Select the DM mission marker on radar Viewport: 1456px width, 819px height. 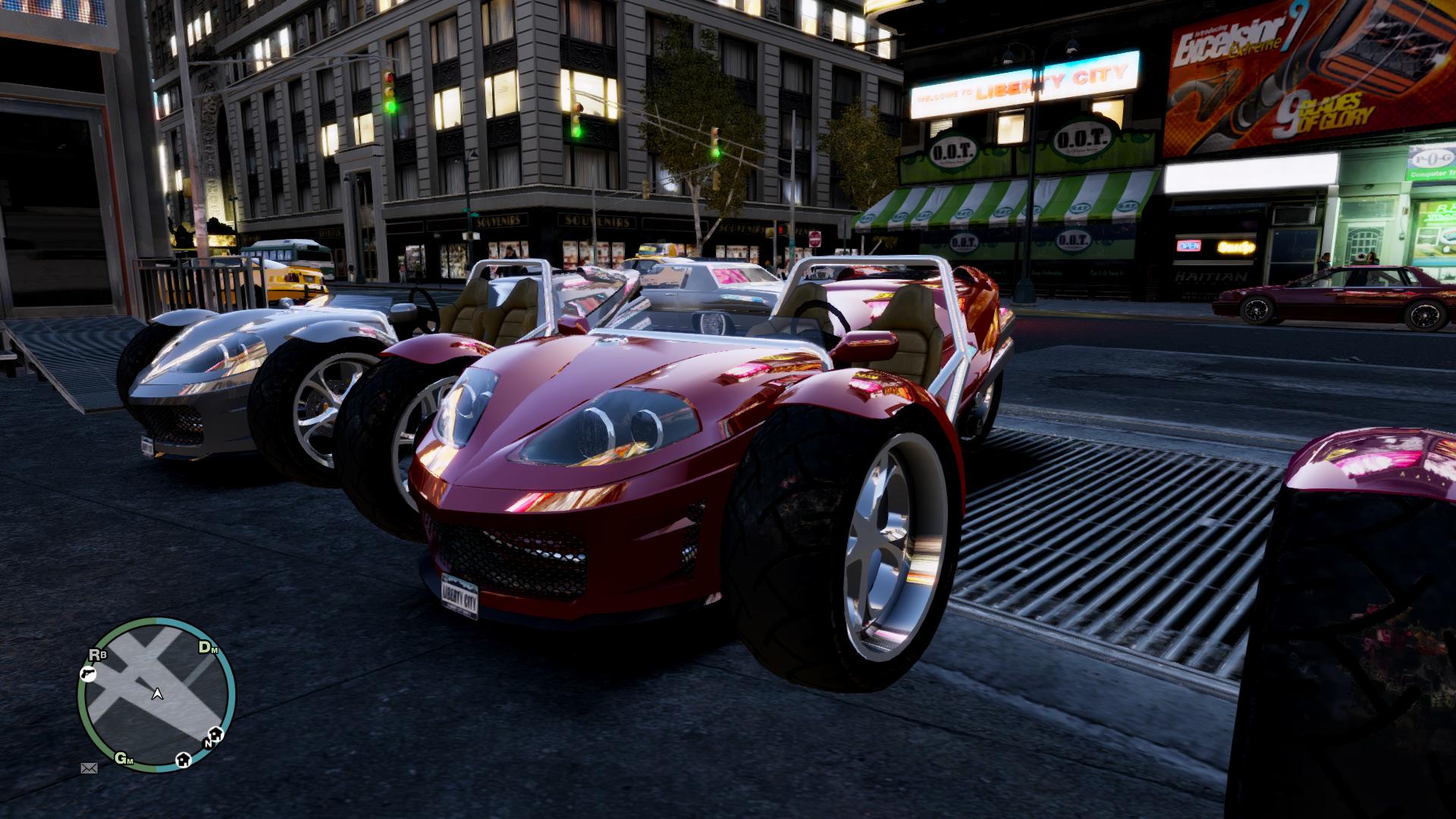[x=208, y=648]
